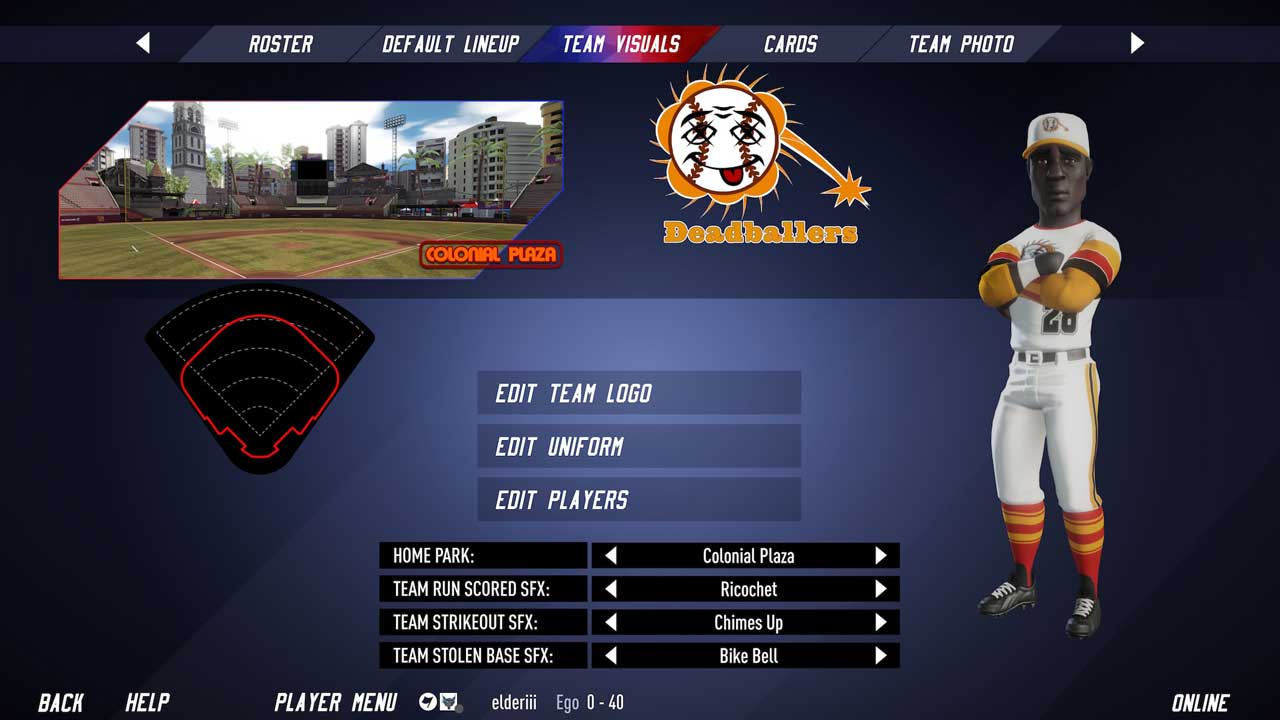Select Edit Players
1280x720 pixels.
click(639, 500)
